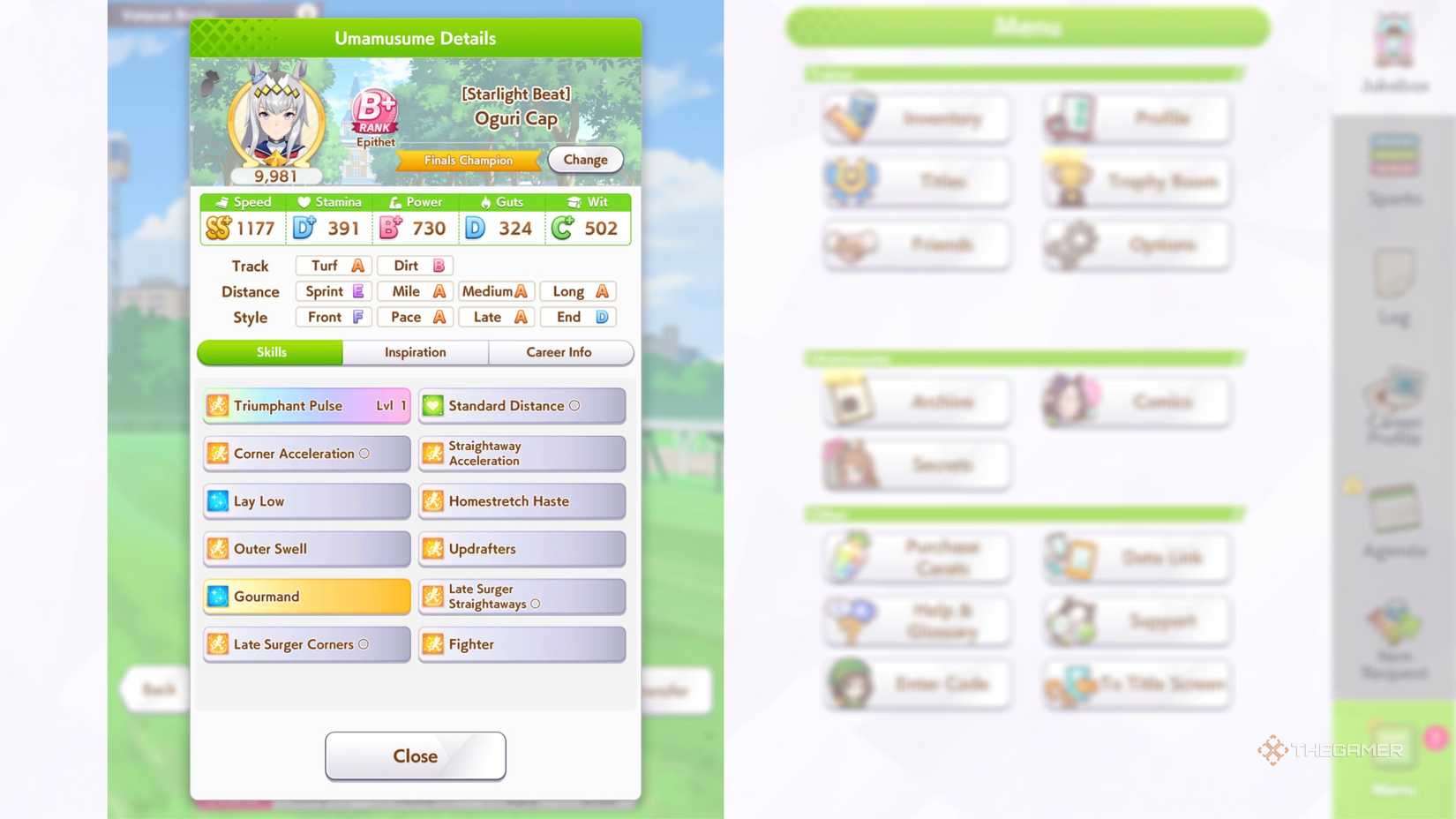1456x819 pixels.
Task: Open Help & Glossary
Action: click(x=915, y=620)
